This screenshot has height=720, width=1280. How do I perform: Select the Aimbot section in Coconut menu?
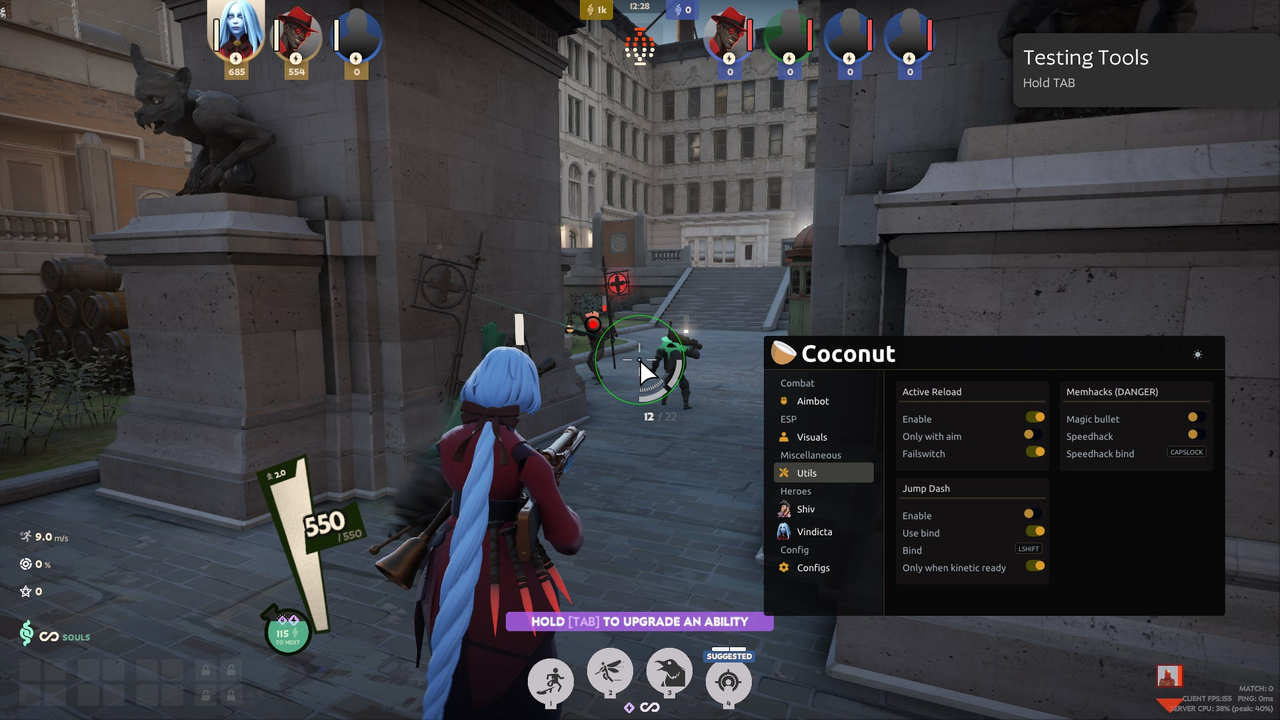tap(810, 401)
